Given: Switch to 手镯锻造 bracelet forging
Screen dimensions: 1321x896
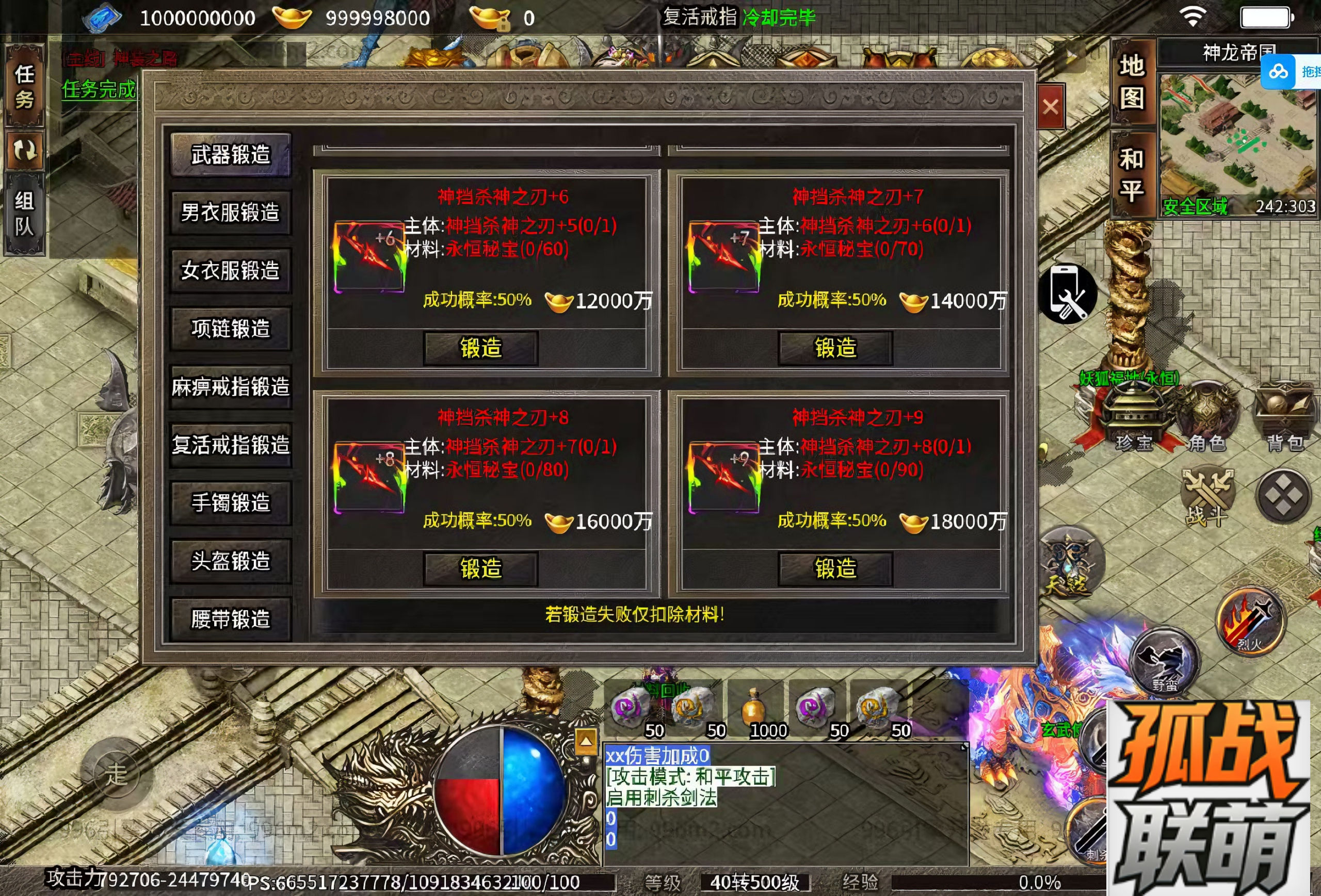Looking at the screenshot, I should [x=230, y=503].
